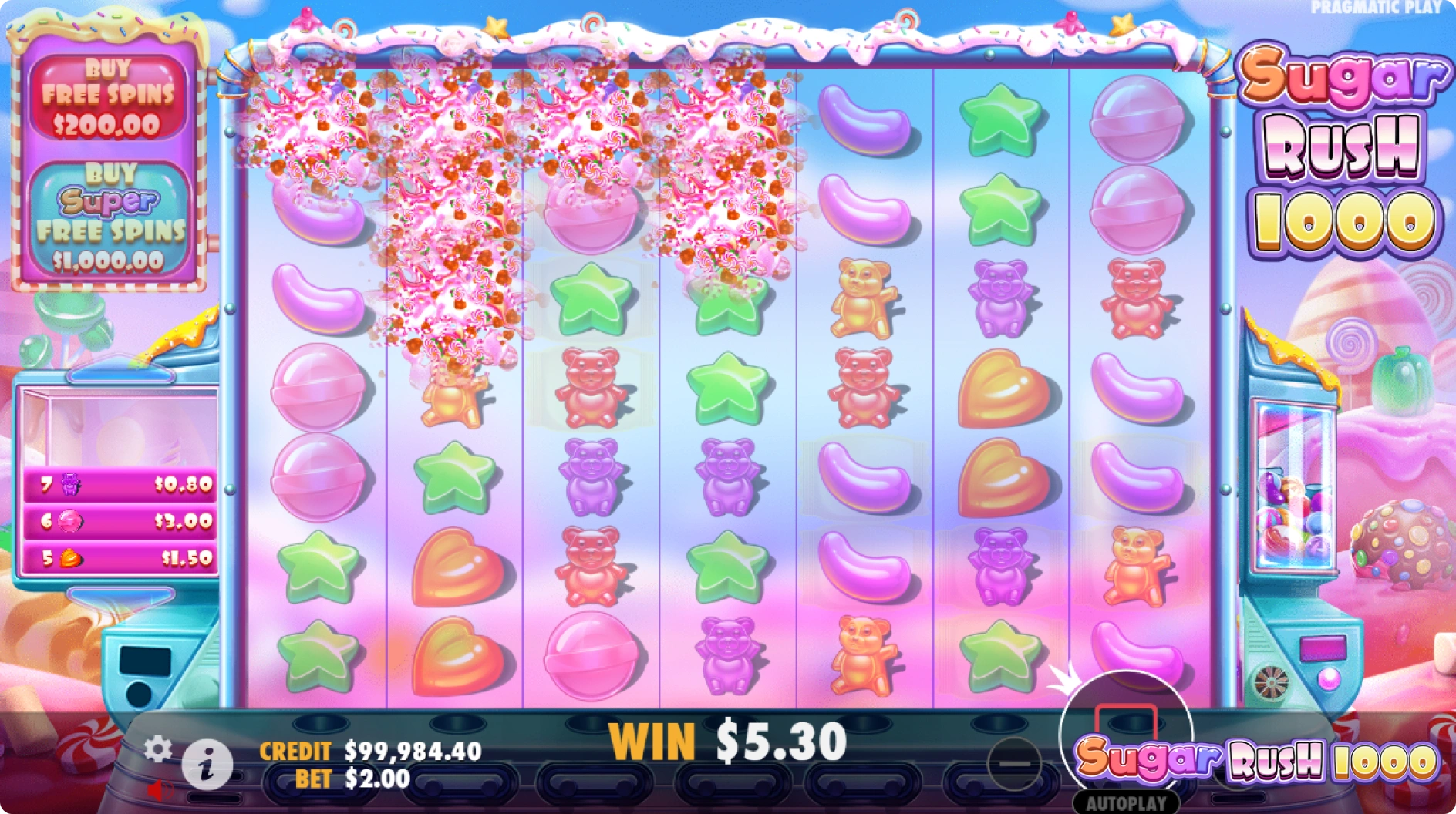This screenshot has width=1456, height=814.
Task: Buy Super Free Spins for $1,000.00
Action: pos(112,216)
